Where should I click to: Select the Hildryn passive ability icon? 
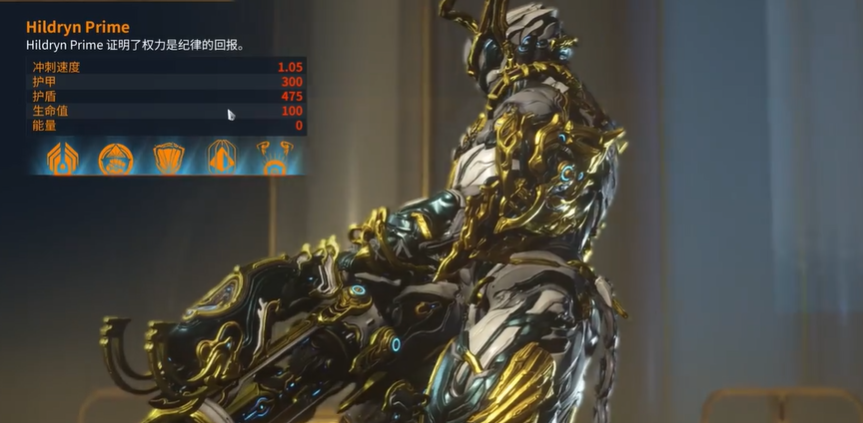coord(64,156)
